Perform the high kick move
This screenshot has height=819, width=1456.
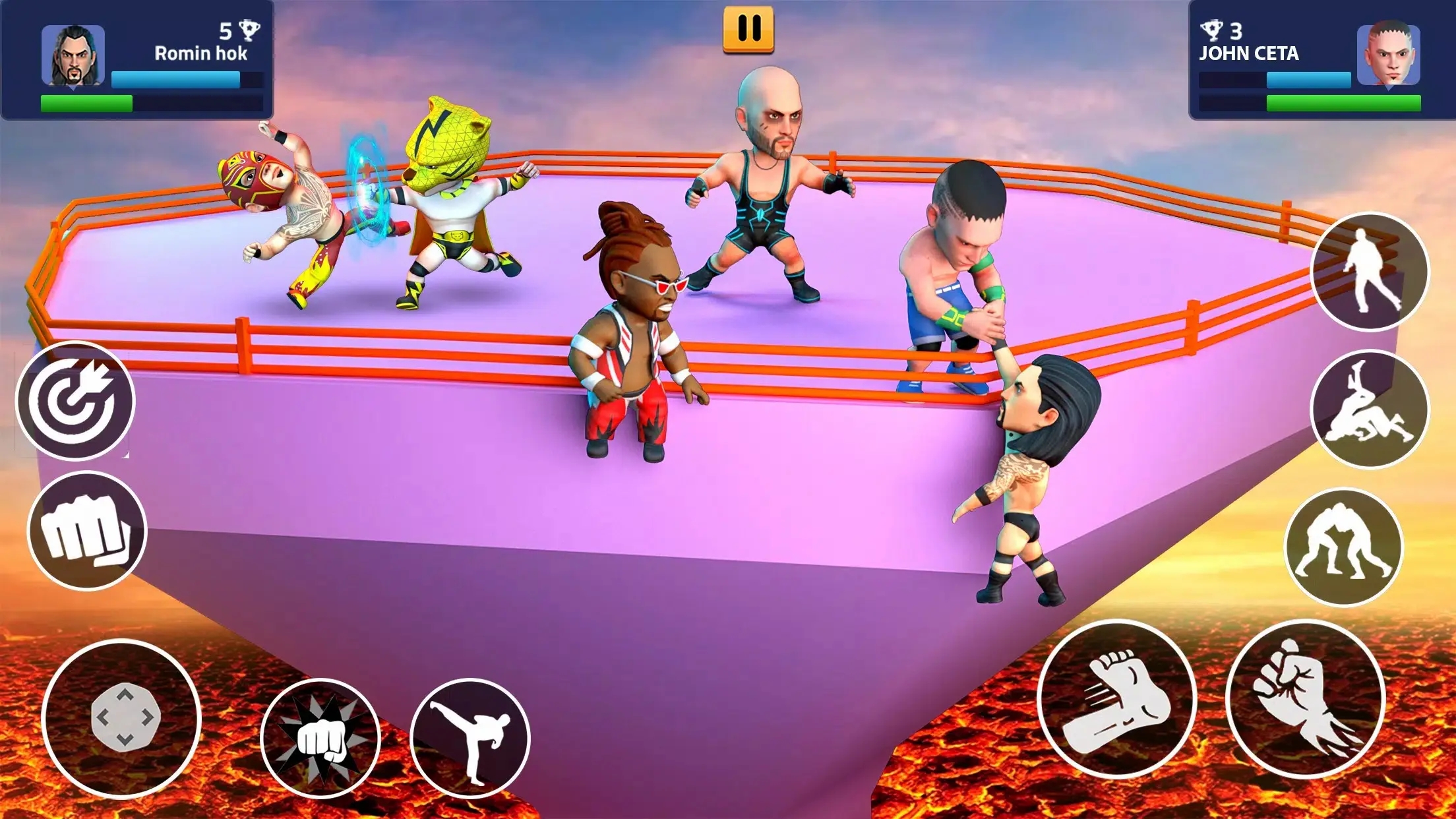point(470,738)
